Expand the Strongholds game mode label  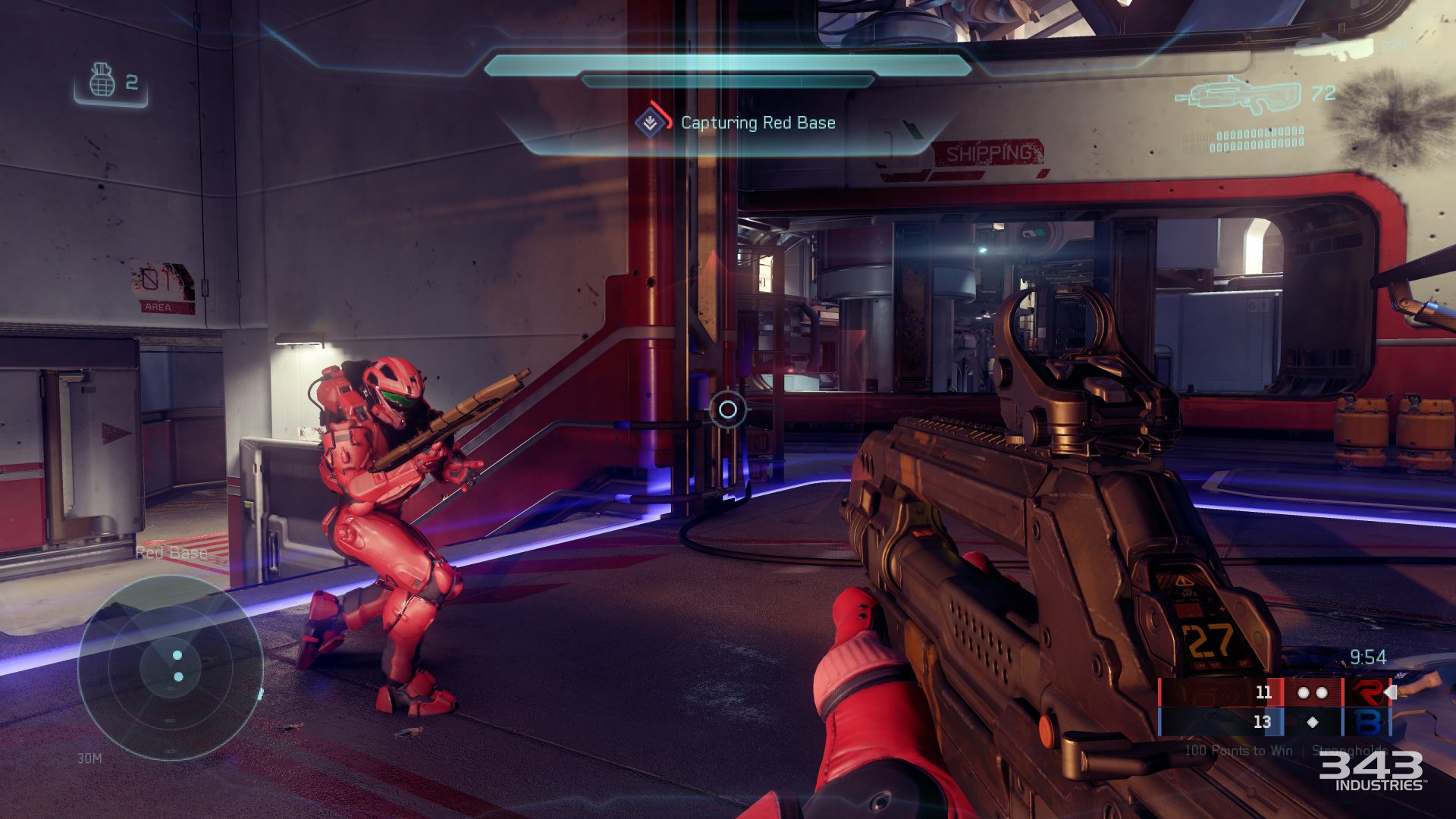click(1350, 751)
